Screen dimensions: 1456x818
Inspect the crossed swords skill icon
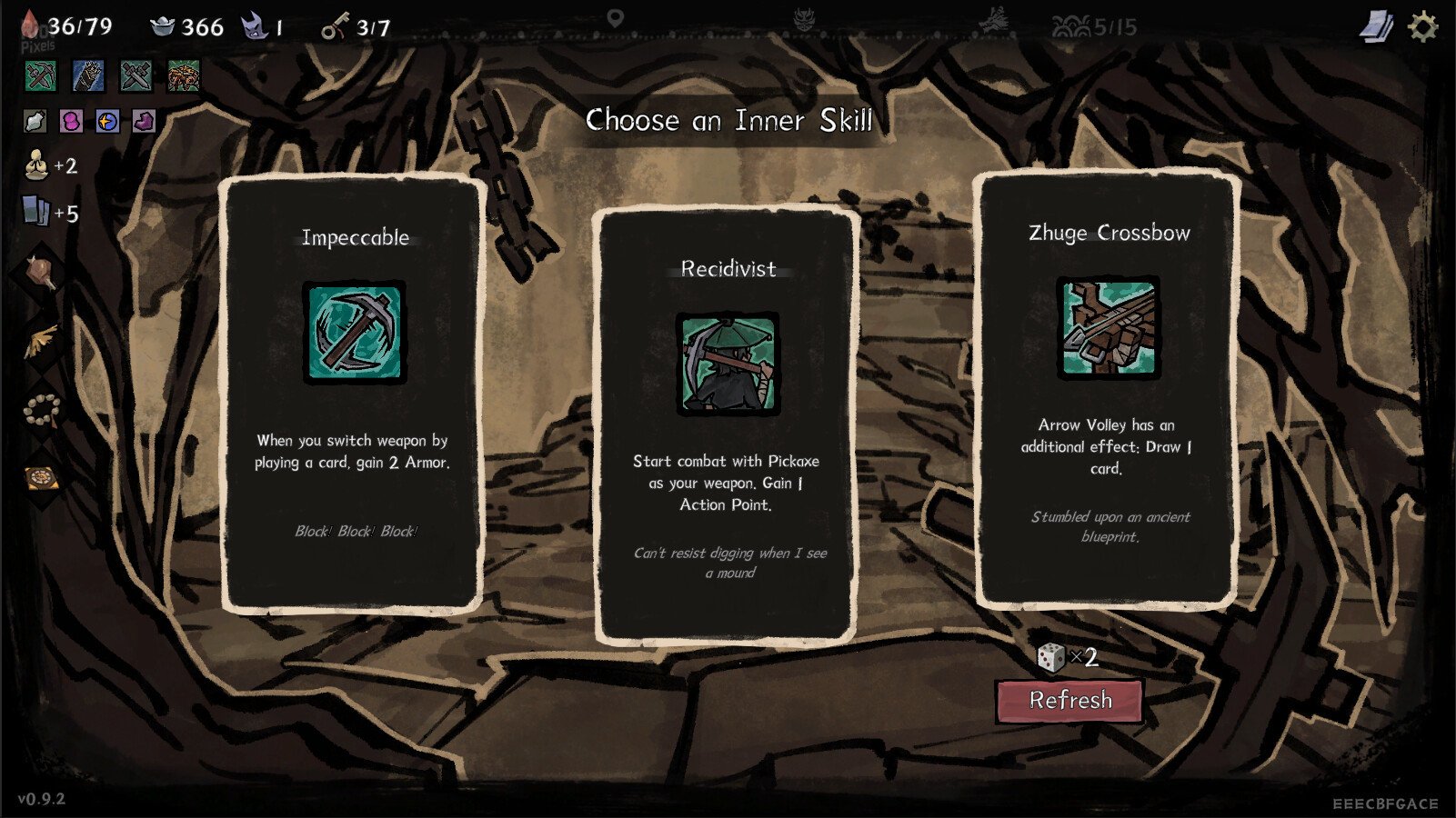point(136,76)
